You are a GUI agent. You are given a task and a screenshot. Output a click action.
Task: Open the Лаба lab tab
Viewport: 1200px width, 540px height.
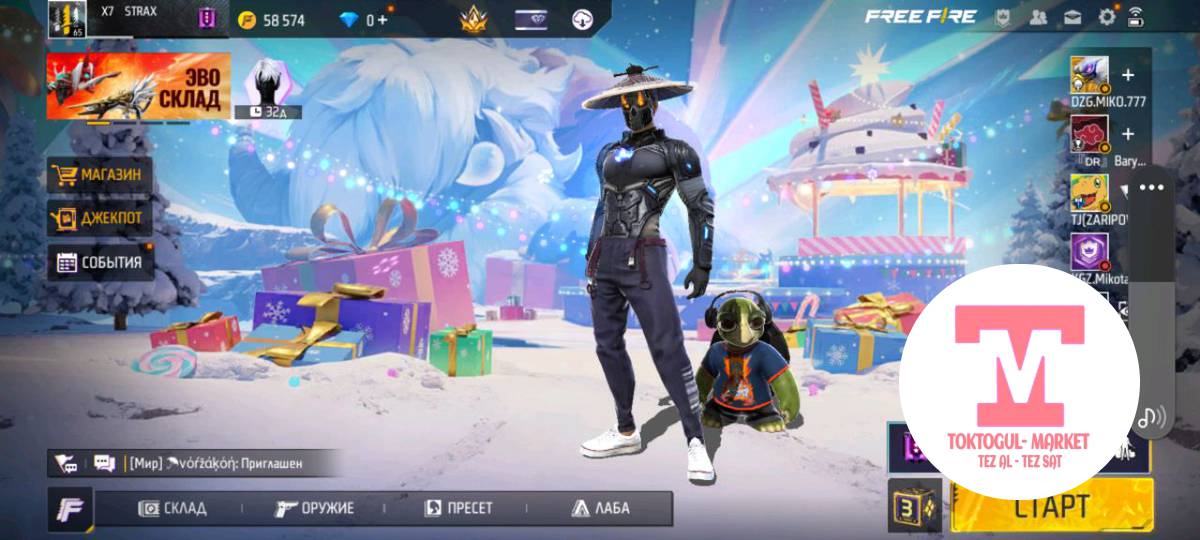click(600, 508)
